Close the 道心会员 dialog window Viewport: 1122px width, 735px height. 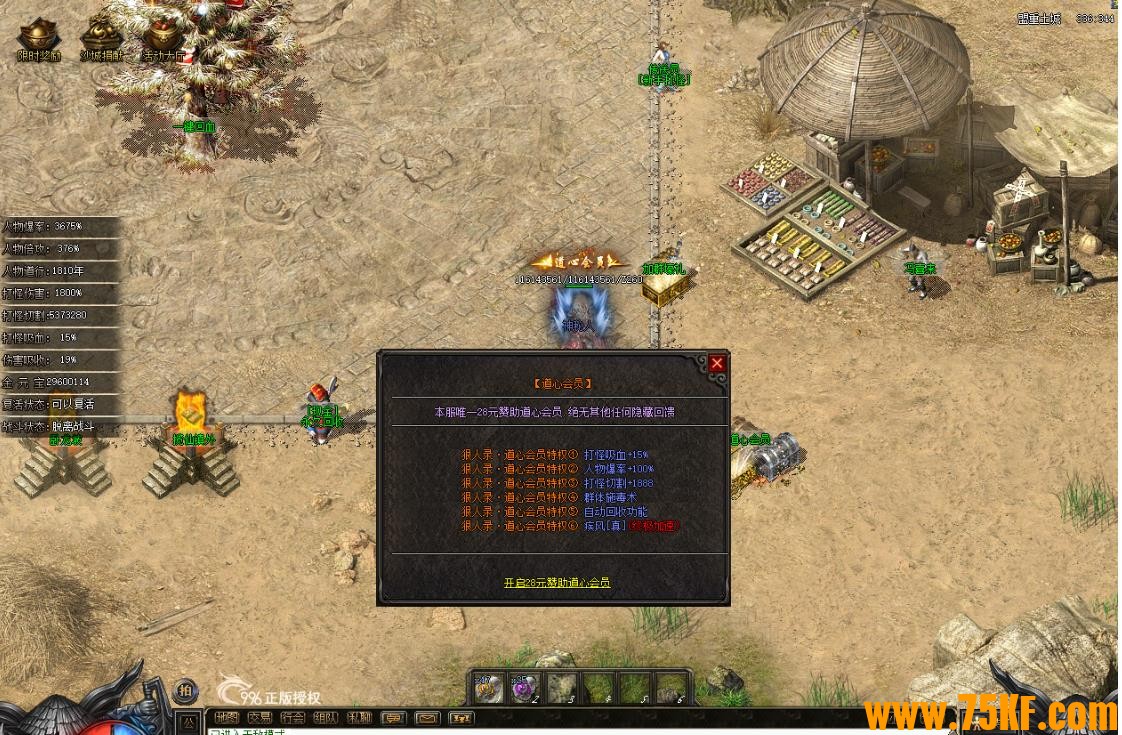point(717,364)
